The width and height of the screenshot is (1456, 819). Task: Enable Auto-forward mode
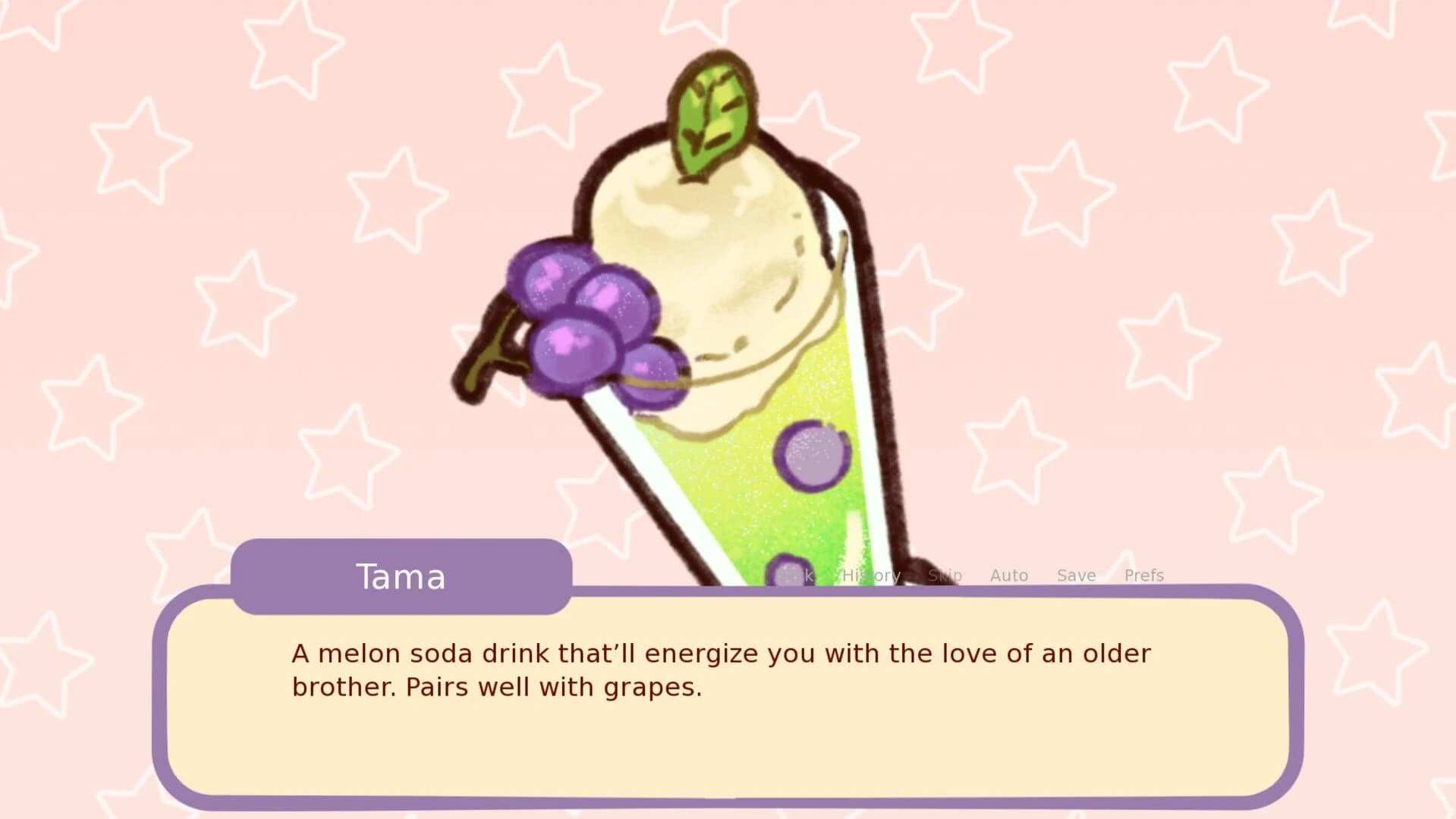pos(1008,575)
